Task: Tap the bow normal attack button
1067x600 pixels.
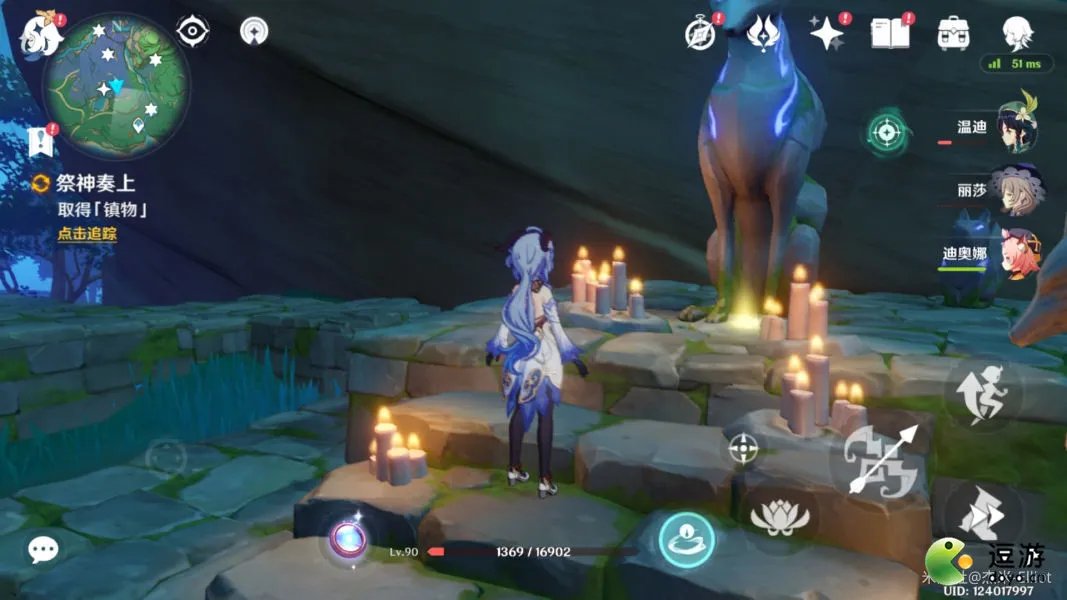Action: tap(880, 459)
